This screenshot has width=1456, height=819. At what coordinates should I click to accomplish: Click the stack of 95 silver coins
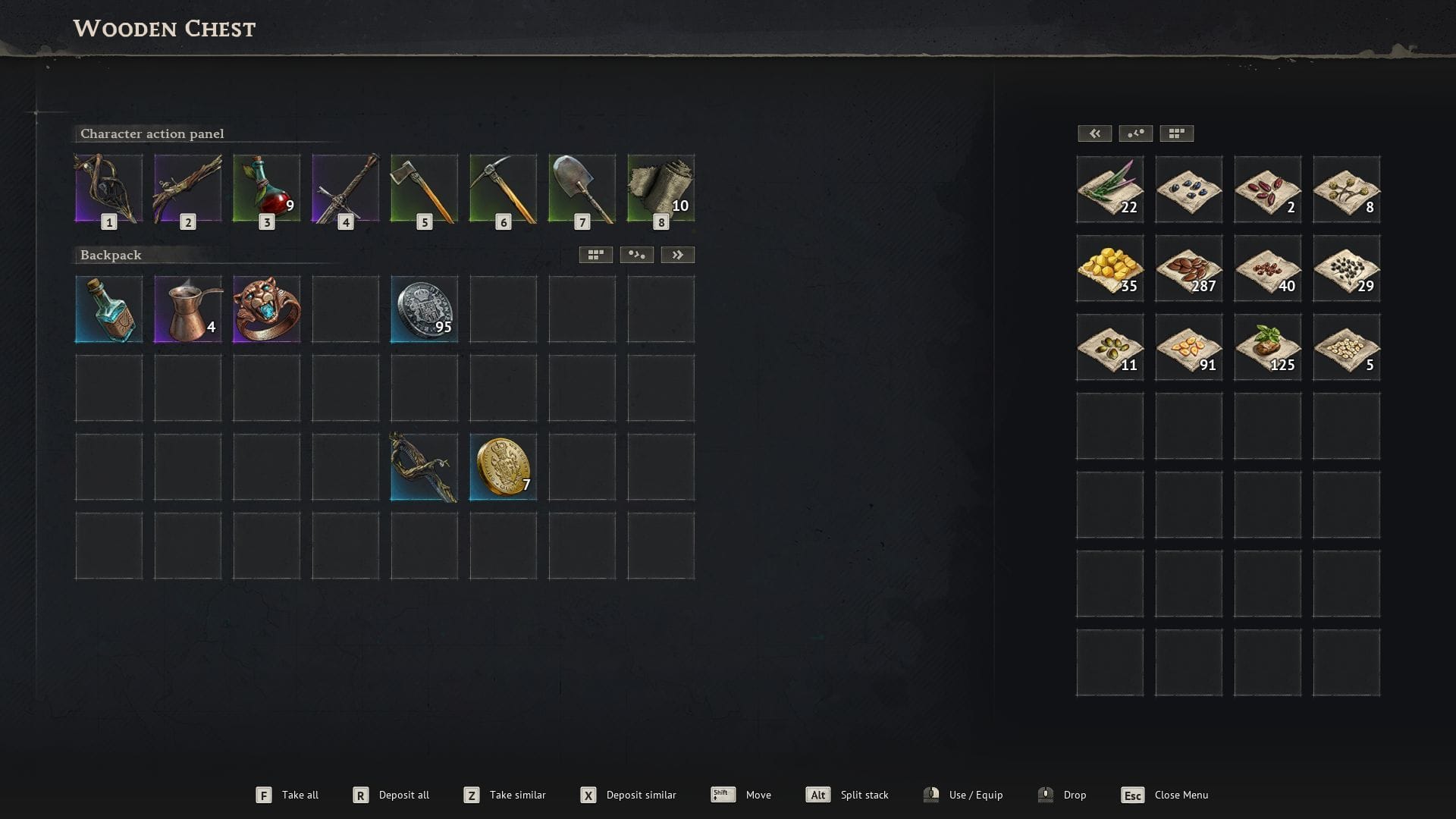(424, 309)
